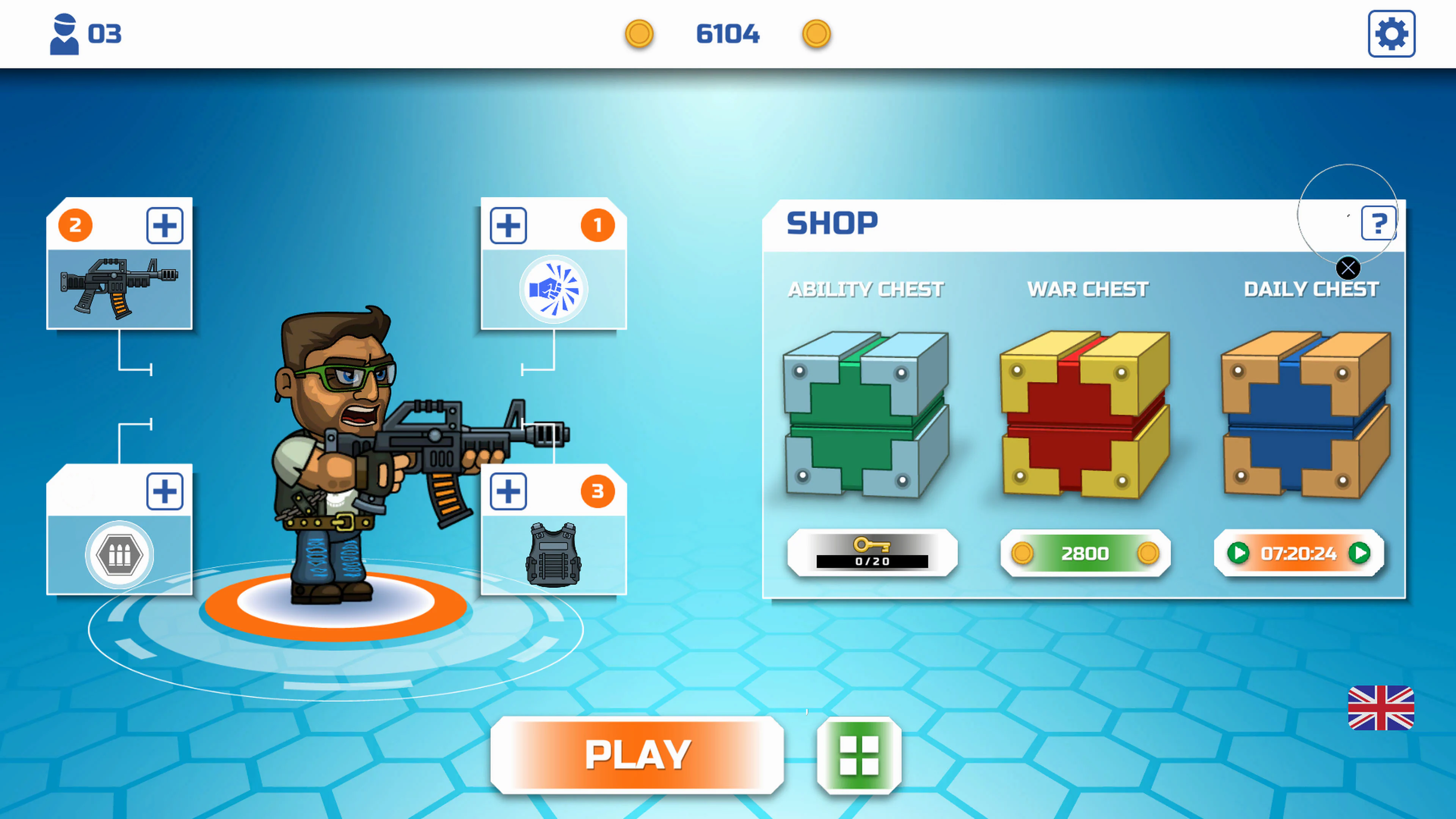Open shop help with the question mark
This screenshot has width=1456, height=819.
tap(1379, 223)
